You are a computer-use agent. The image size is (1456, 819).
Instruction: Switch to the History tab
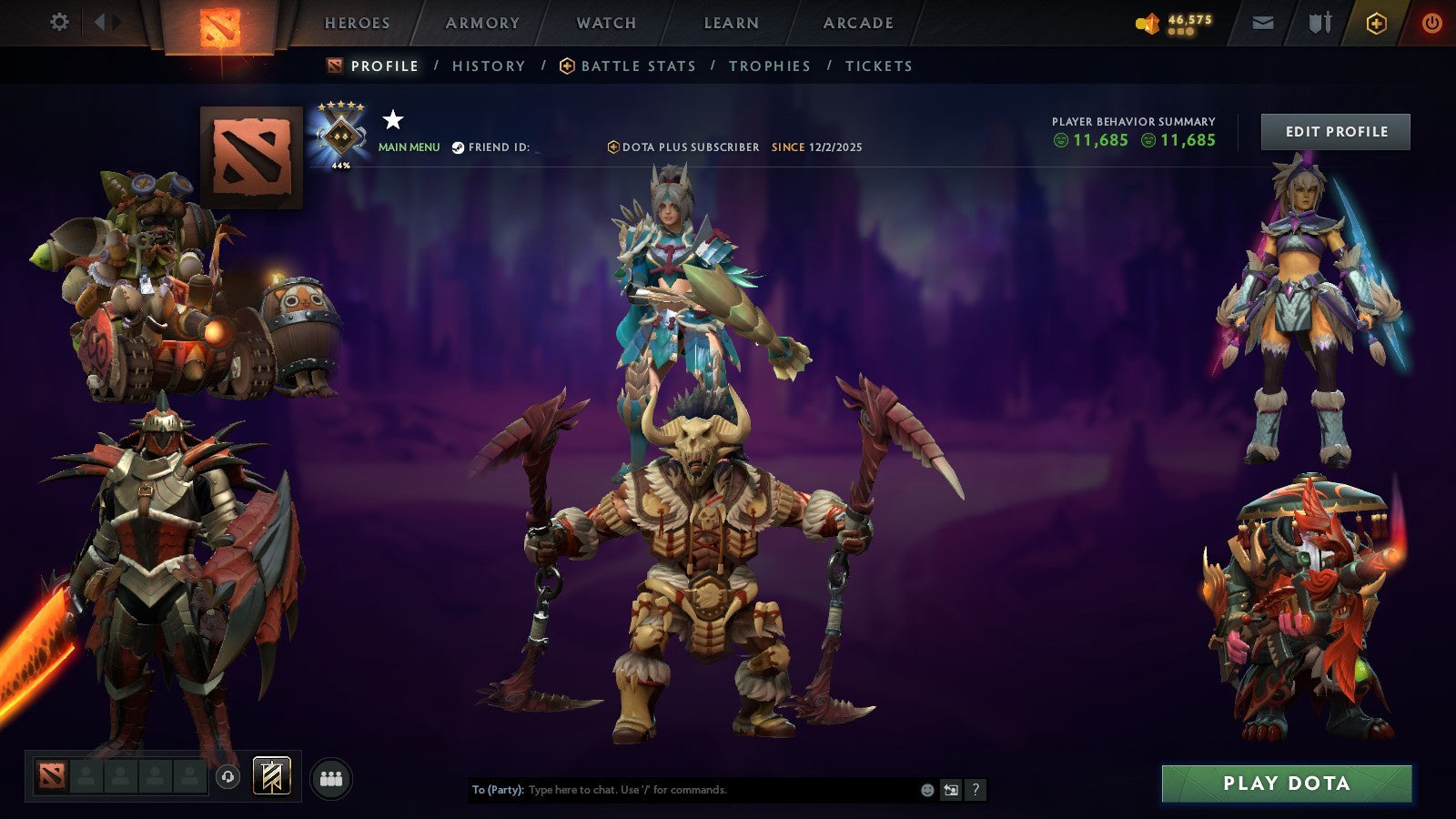pos(488,66)
